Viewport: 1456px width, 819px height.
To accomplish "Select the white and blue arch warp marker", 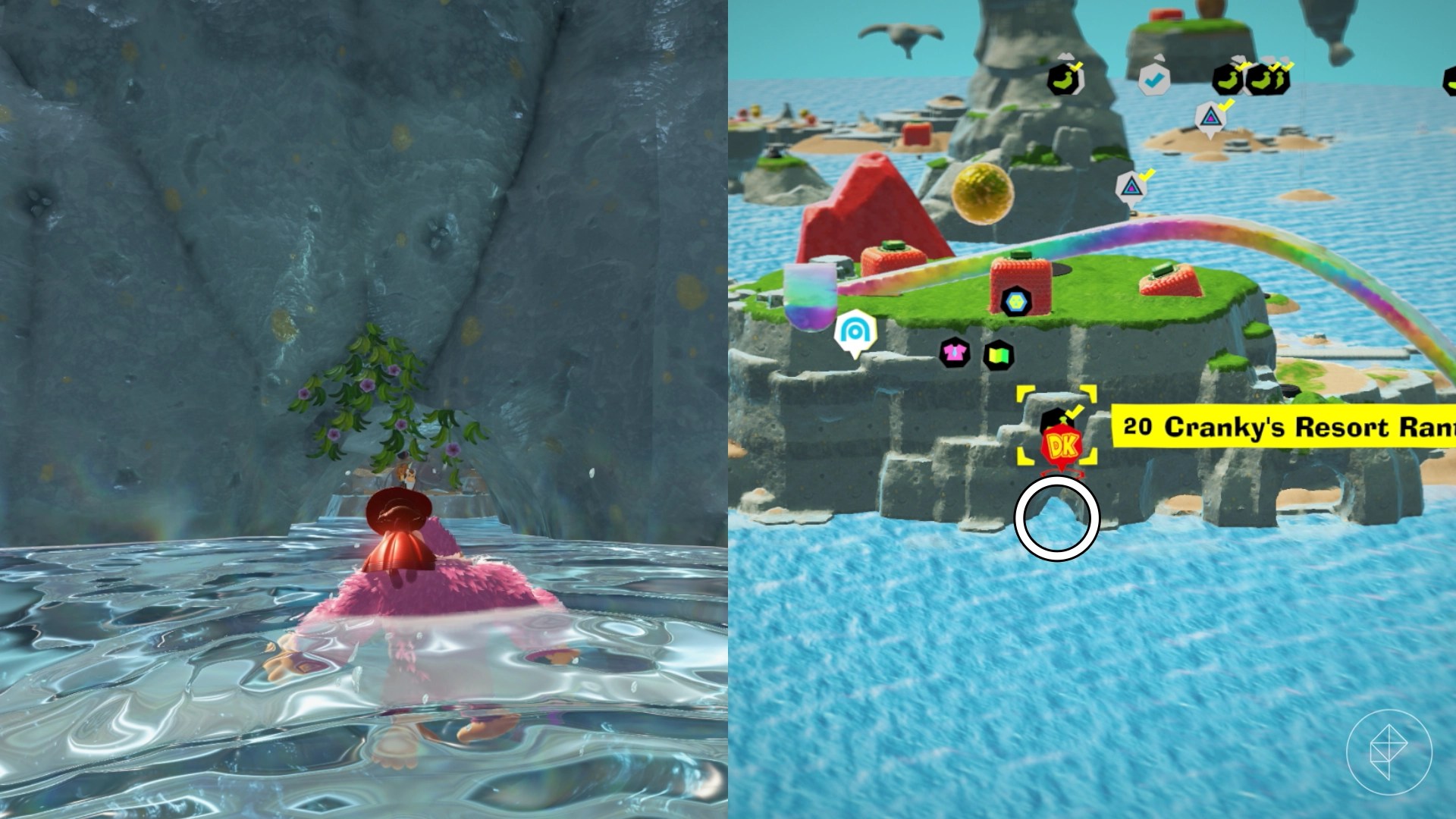I will [855, 331].
